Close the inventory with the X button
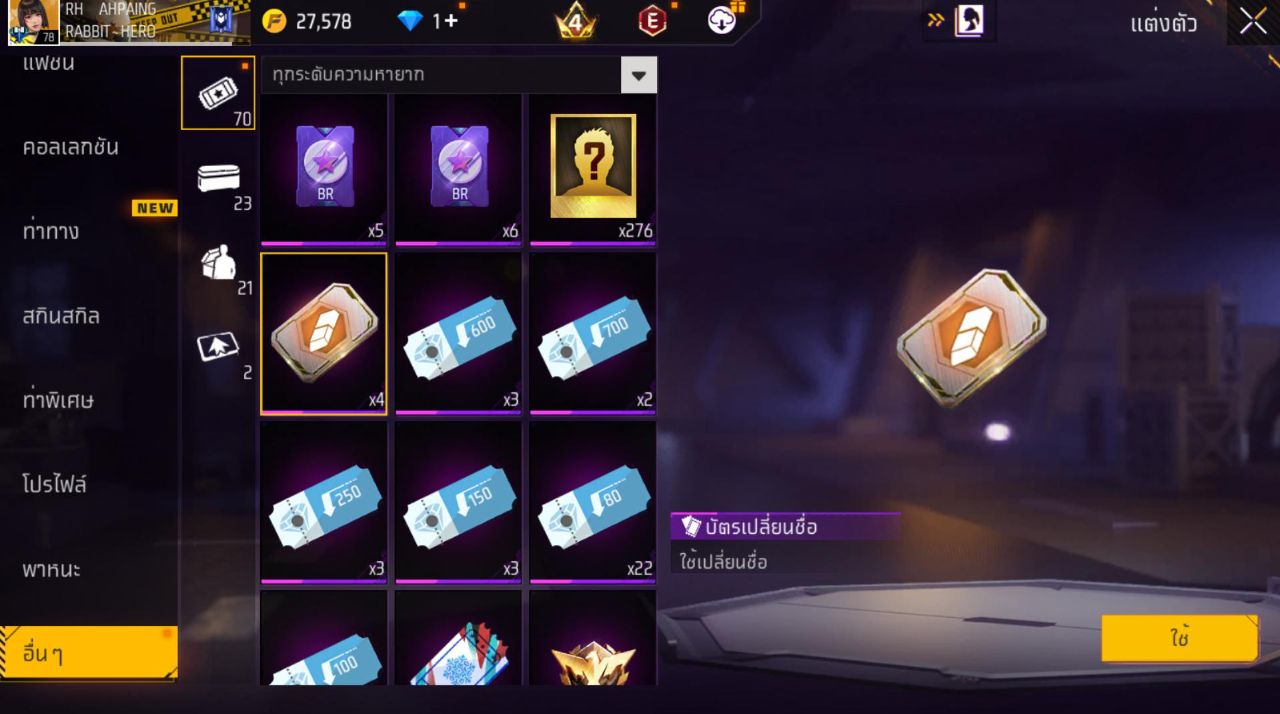Image resolution: width=1280 pixels, height=714 pixels. point(1253,22)
